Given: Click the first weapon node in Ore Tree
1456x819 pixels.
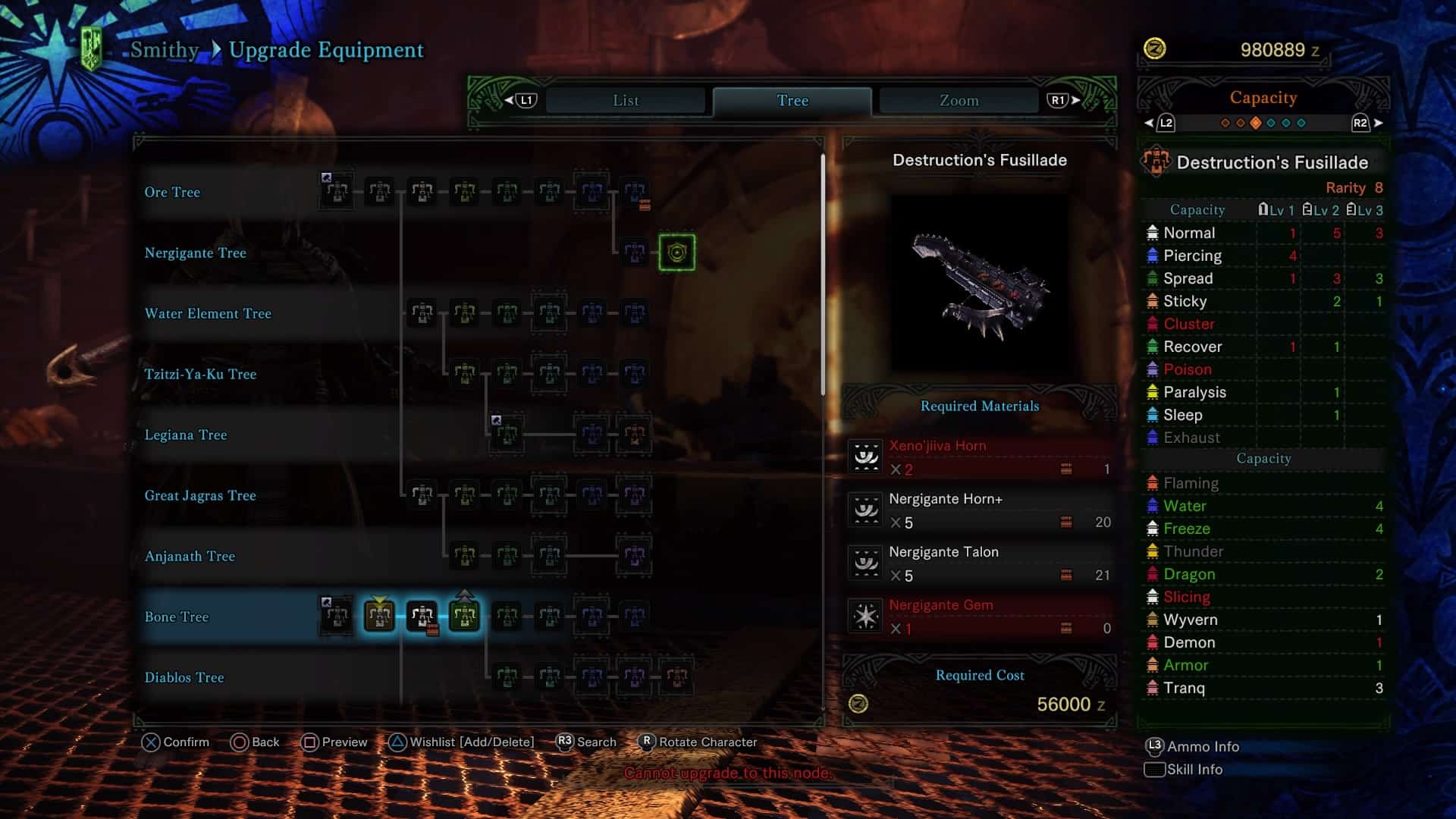Looking at the screenshot, I should tap(336, 192).
